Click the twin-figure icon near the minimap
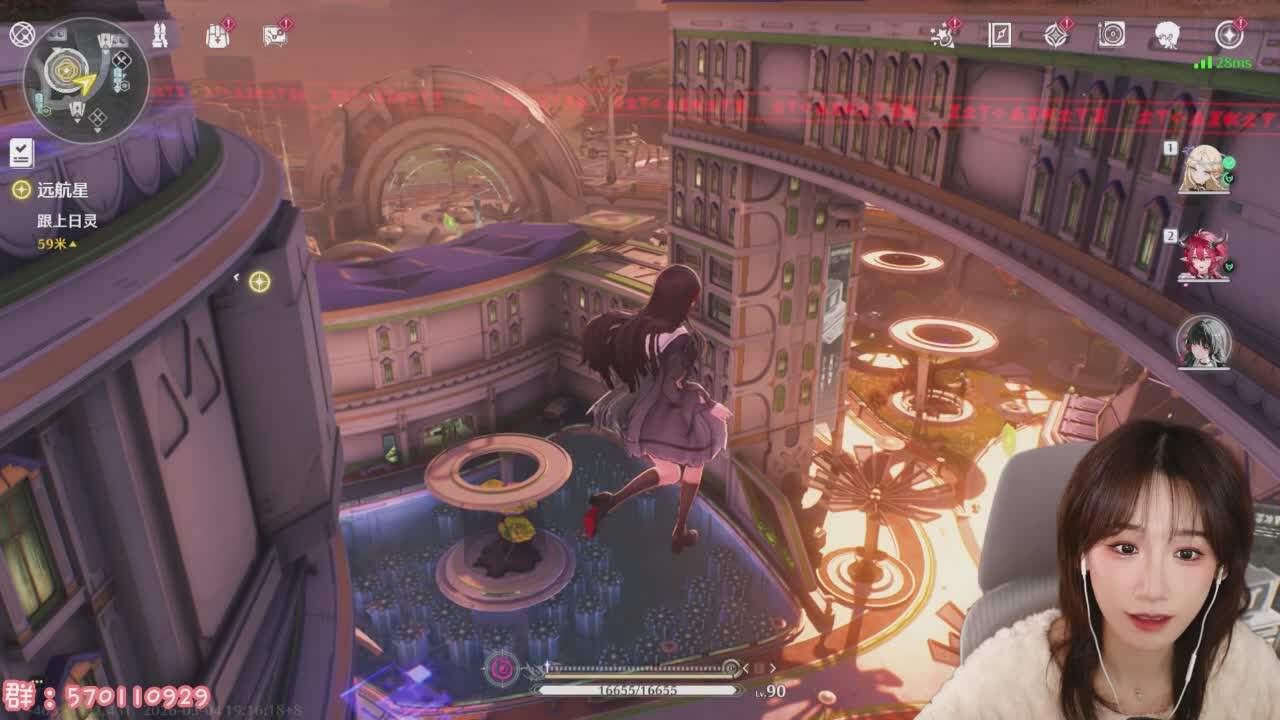The image size is (1280, 720). point(158,36)
